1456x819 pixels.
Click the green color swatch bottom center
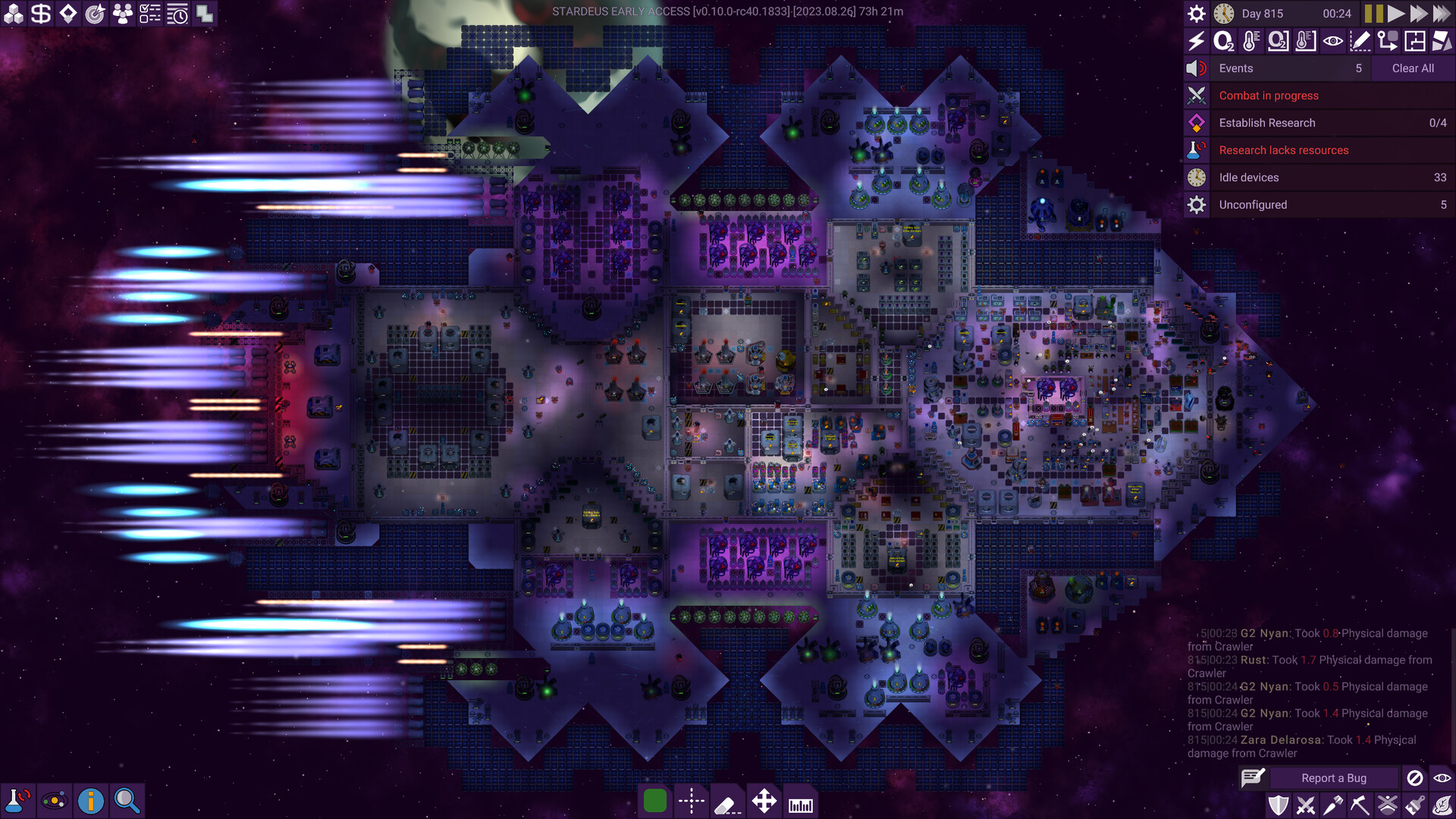click(655, 801)
